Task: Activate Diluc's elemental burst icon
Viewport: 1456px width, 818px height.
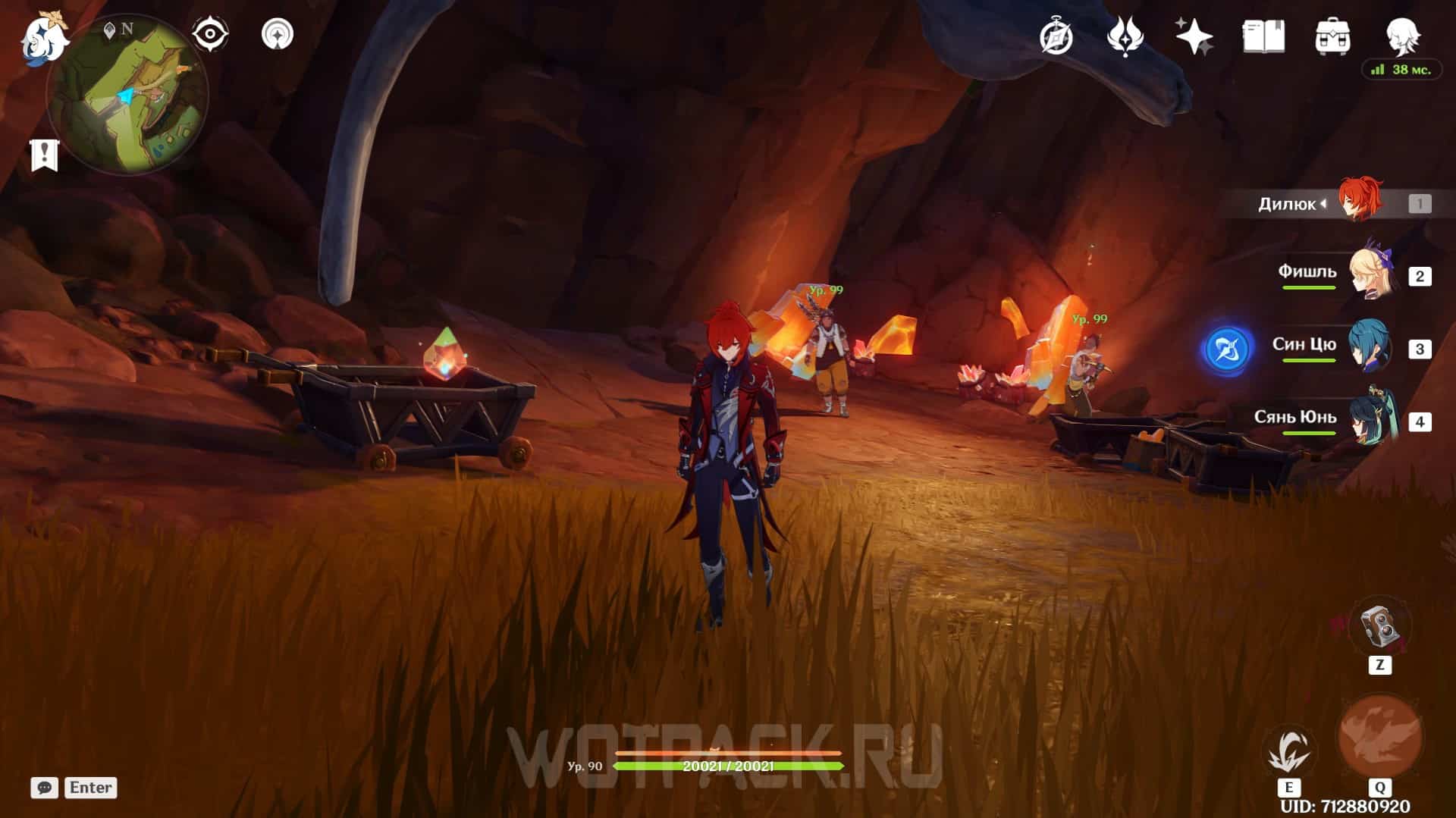Action: pyautogui.click(x=1379, y=735)
